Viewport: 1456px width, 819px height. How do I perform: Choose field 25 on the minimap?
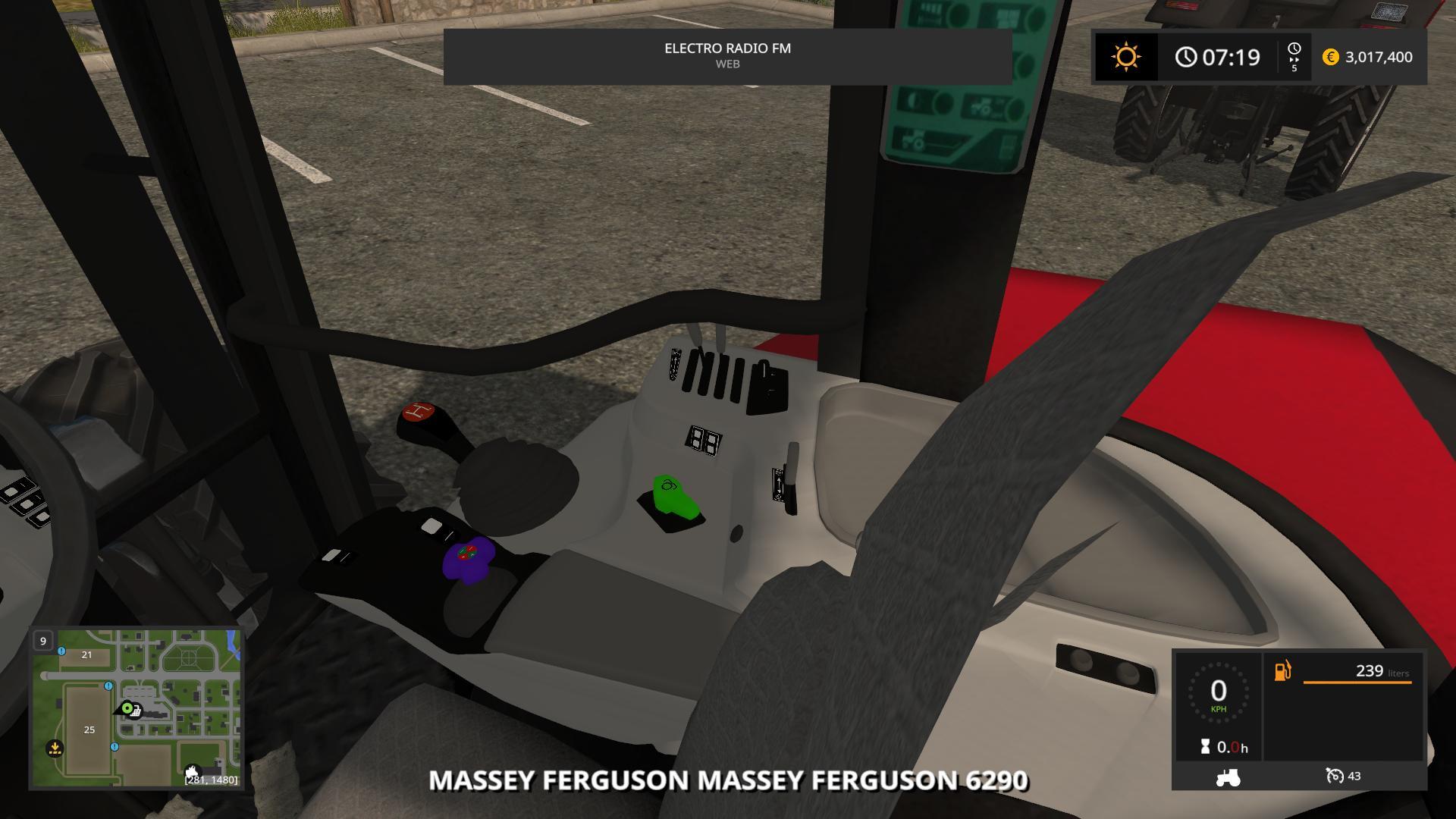89,730
